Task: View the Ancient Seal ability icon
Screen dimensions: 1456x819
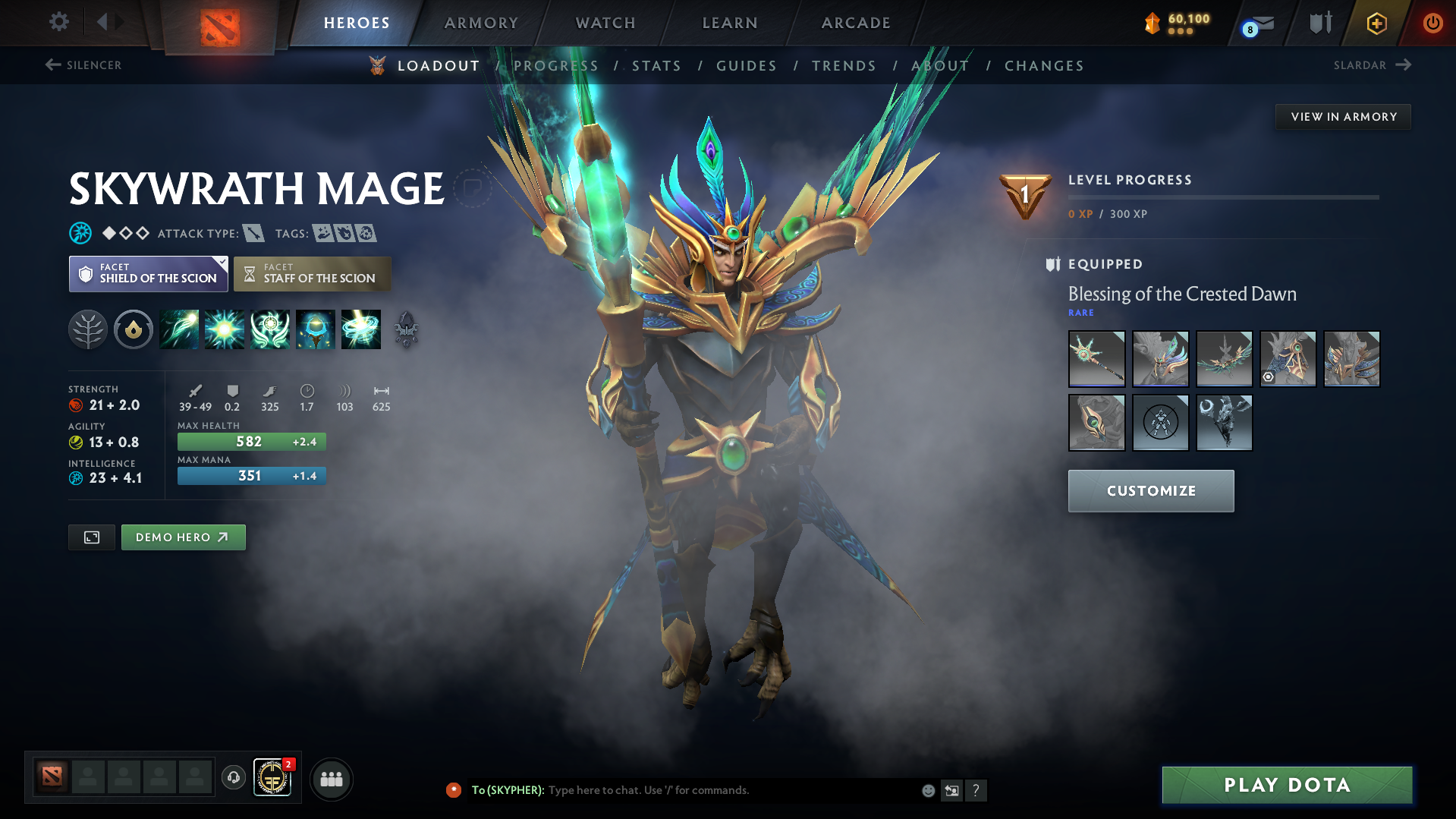Action: coord(270,329)
